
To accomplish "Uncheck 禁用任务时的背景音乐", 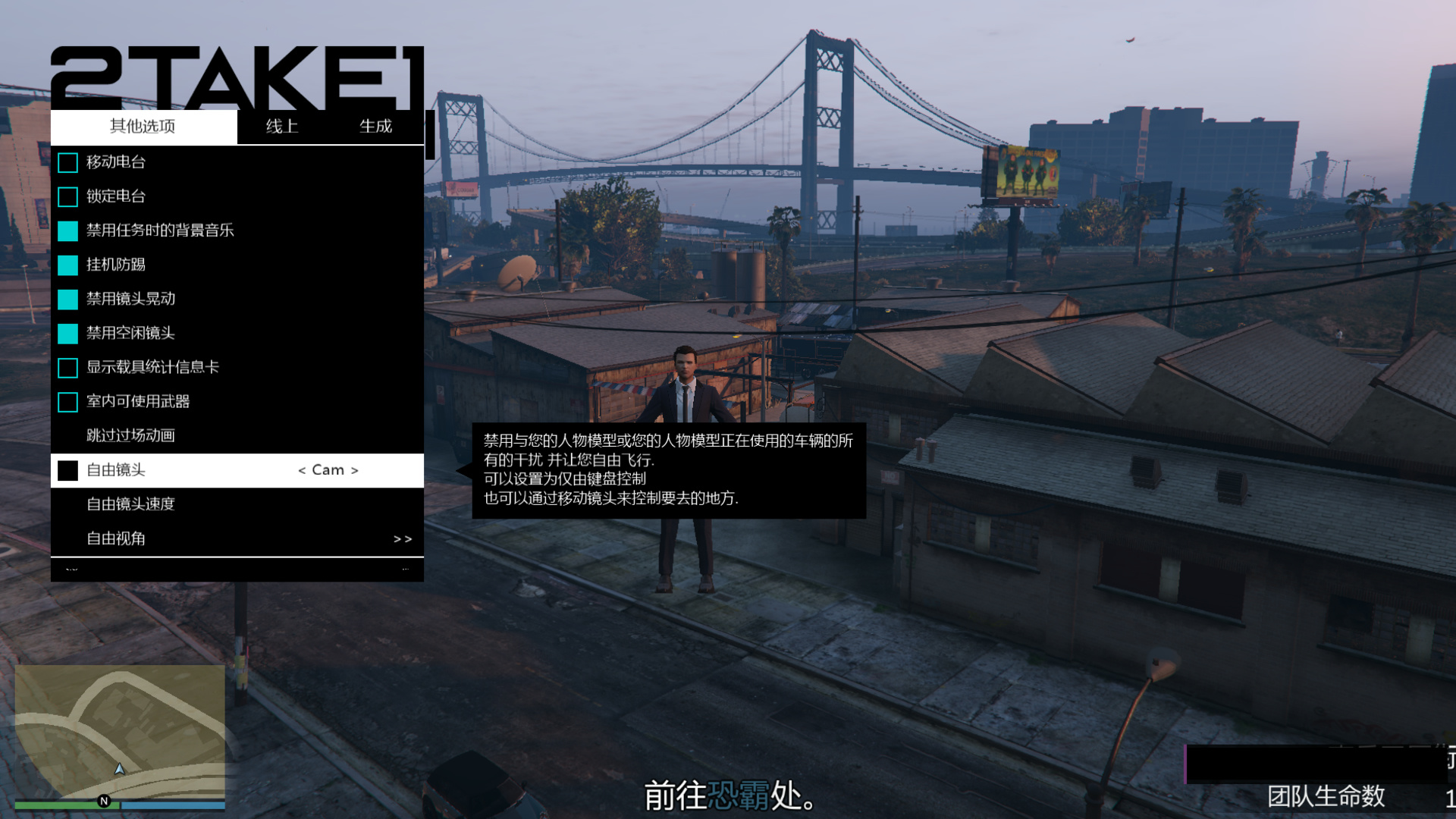I will 68,231.
